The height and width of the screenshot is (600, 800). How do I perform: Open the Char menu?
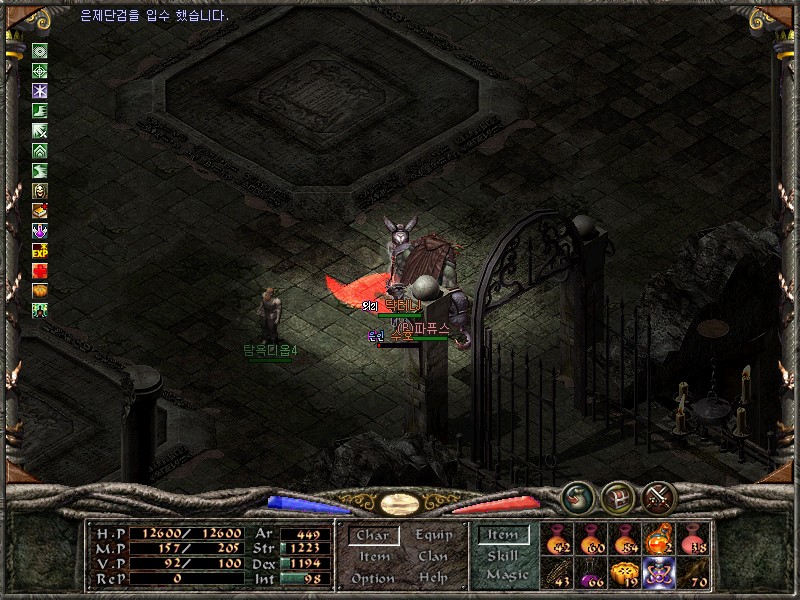point(372,536)
